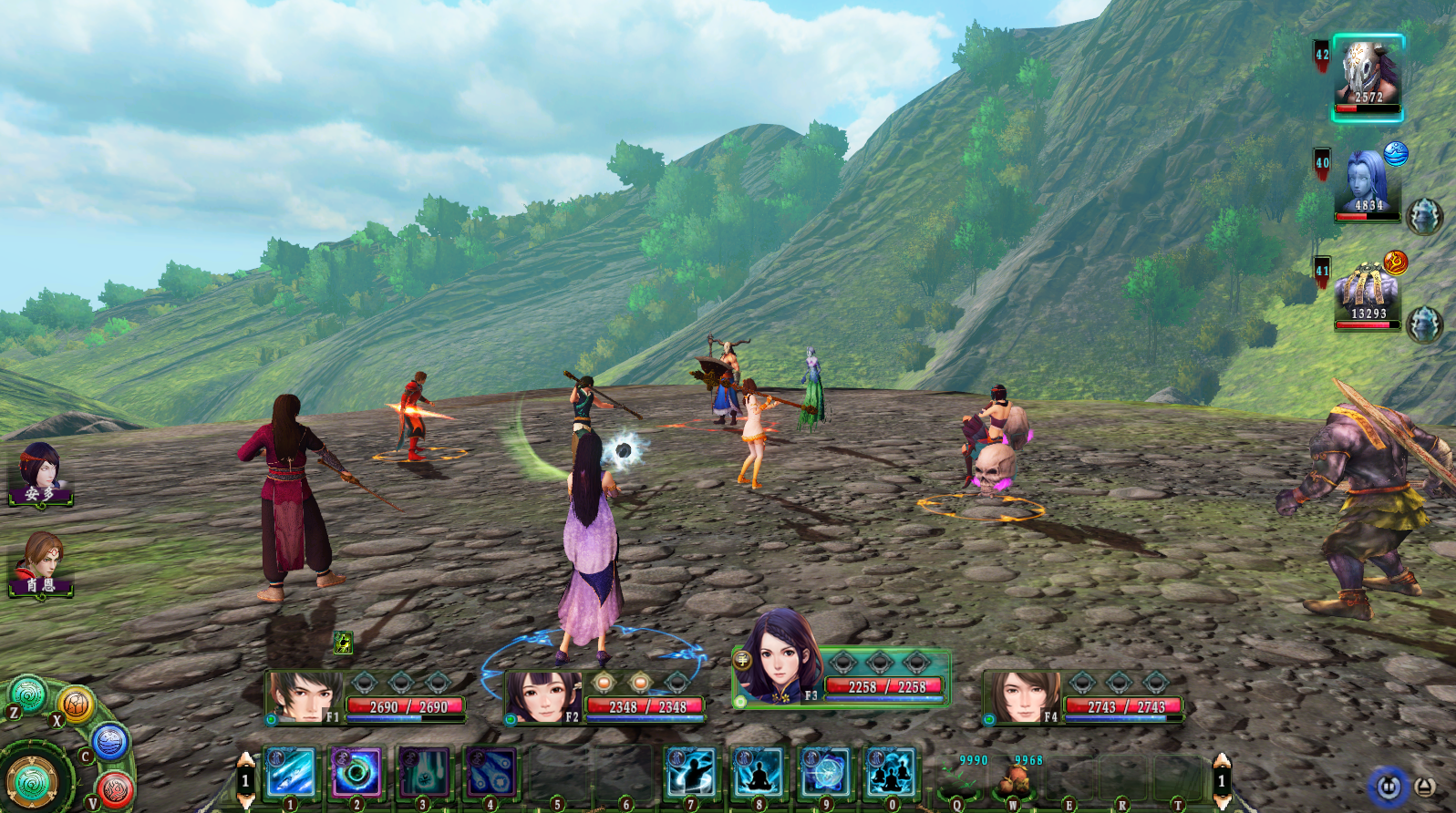
Task: Use the group meditation skill in slot 0
Action: pos(891,771)
